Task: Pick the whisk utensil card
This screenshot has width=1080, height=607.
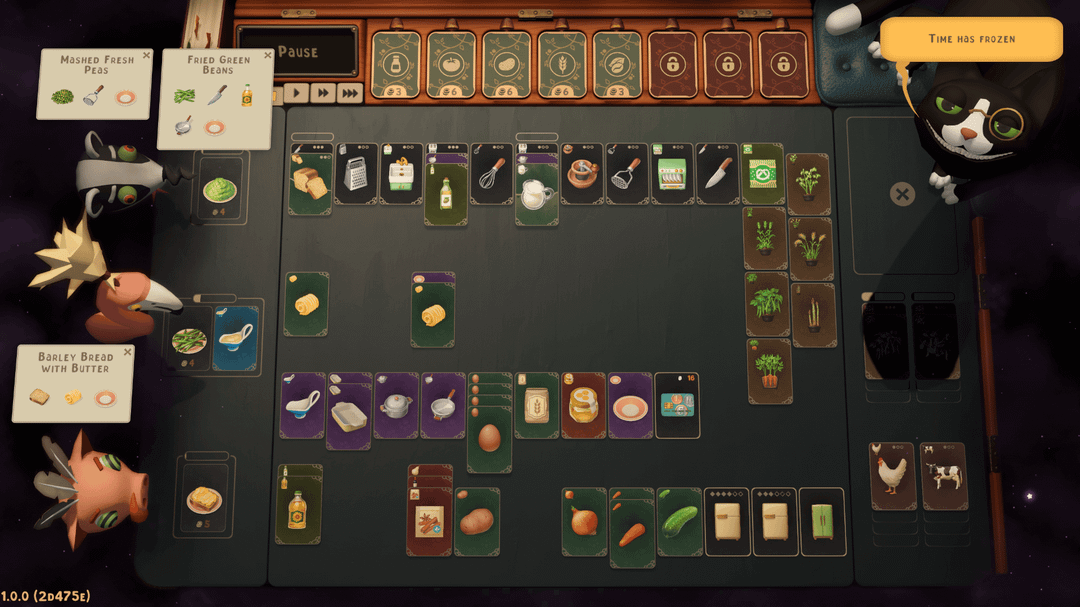Action: pos(491,175)
